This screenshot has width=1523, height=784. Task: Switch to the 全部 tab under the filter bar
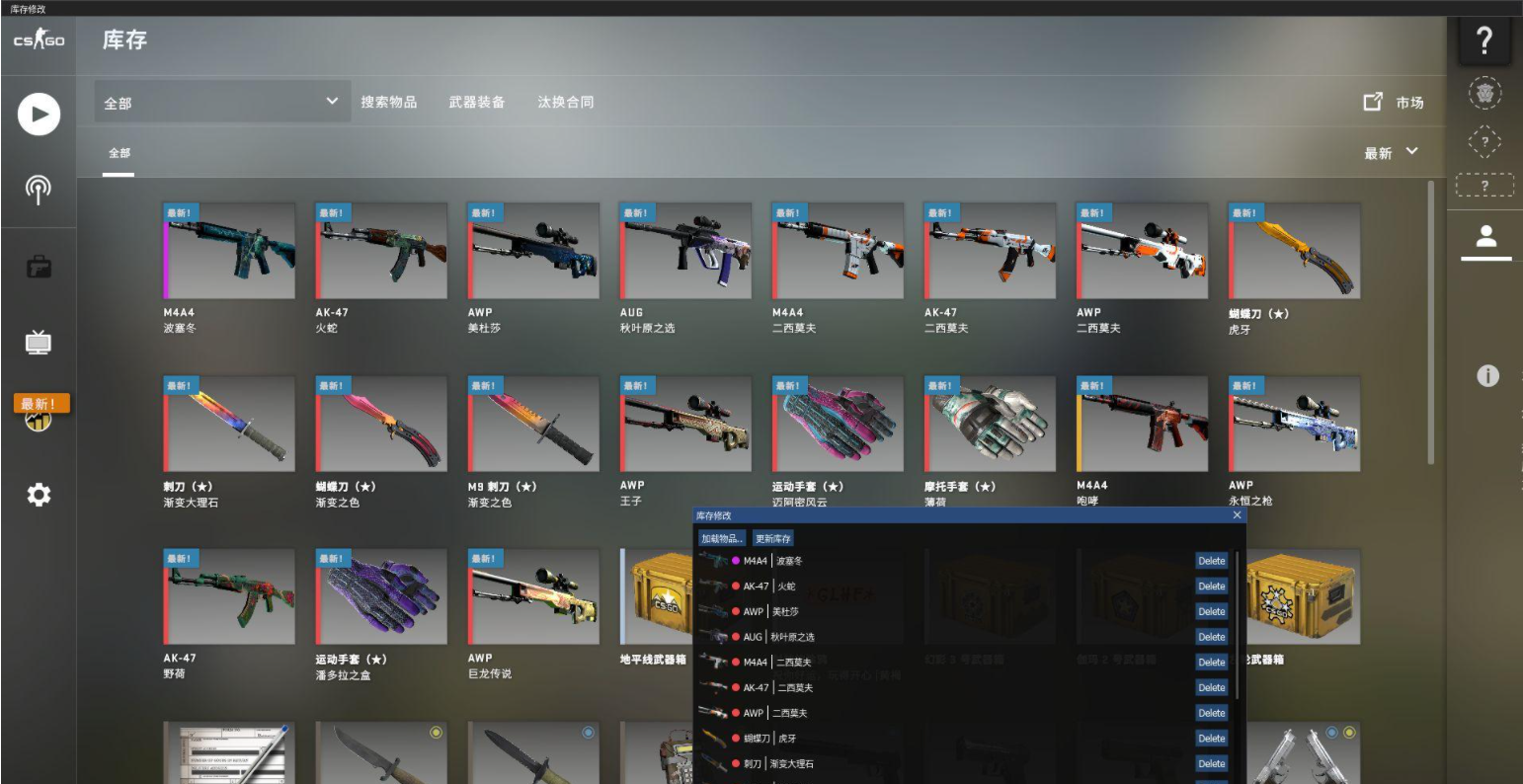[x=119, y=154]
